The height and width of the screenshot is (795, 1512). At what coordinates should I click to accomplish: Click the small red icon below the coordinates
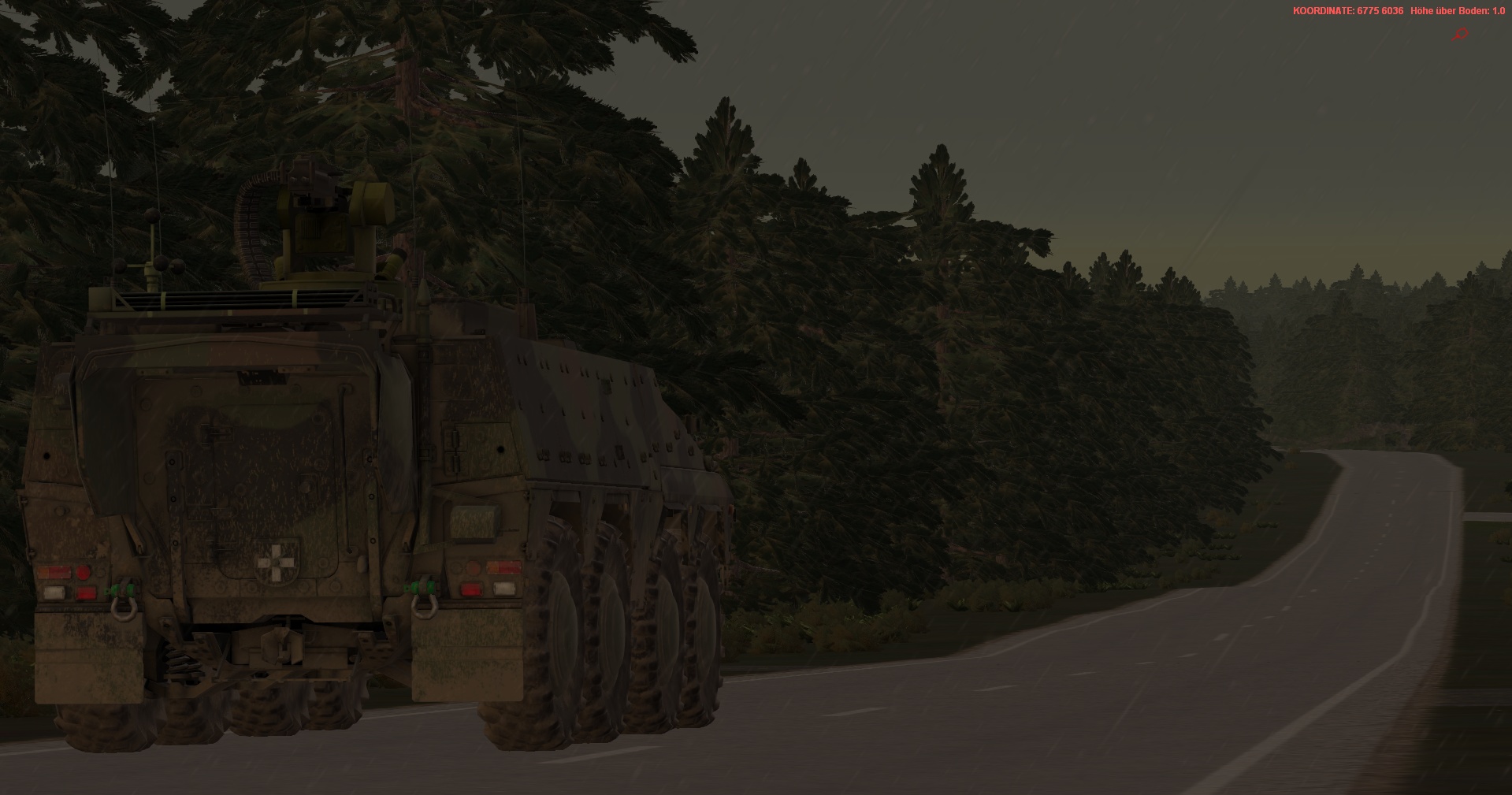(1461, 35)
